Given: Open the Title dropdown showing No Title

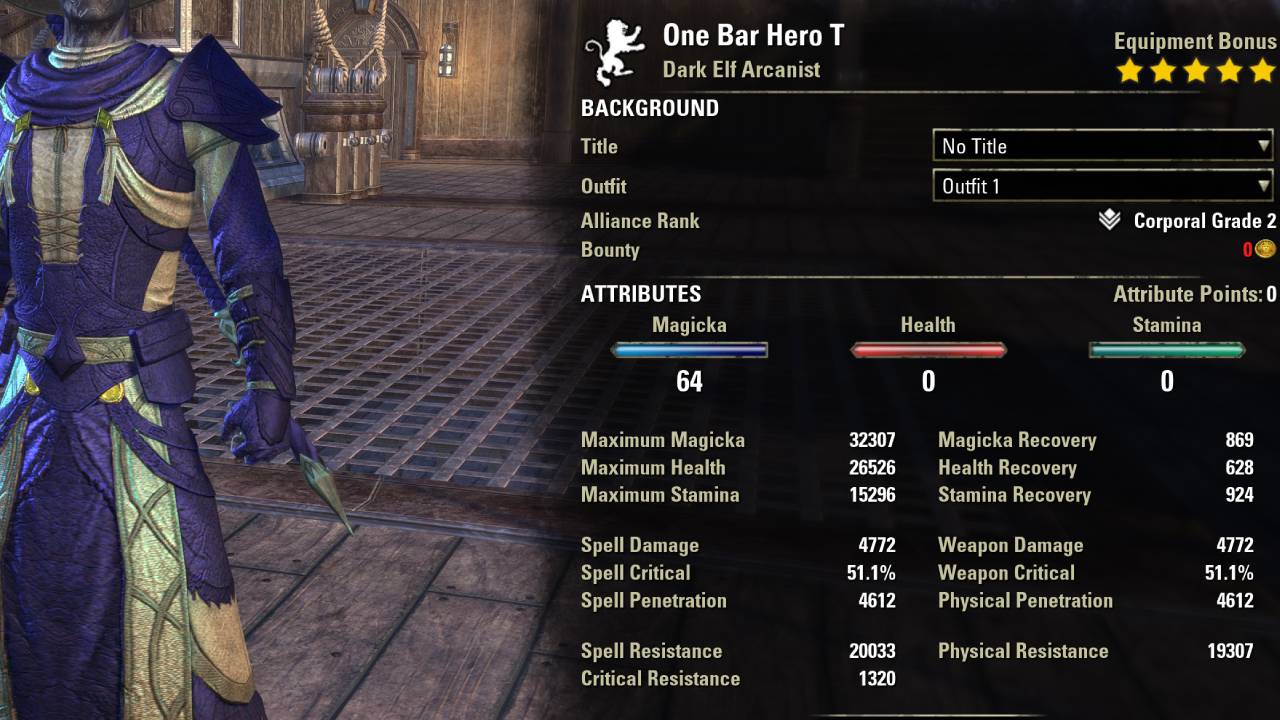Looking at the screenshot, I should point(1103,146).
